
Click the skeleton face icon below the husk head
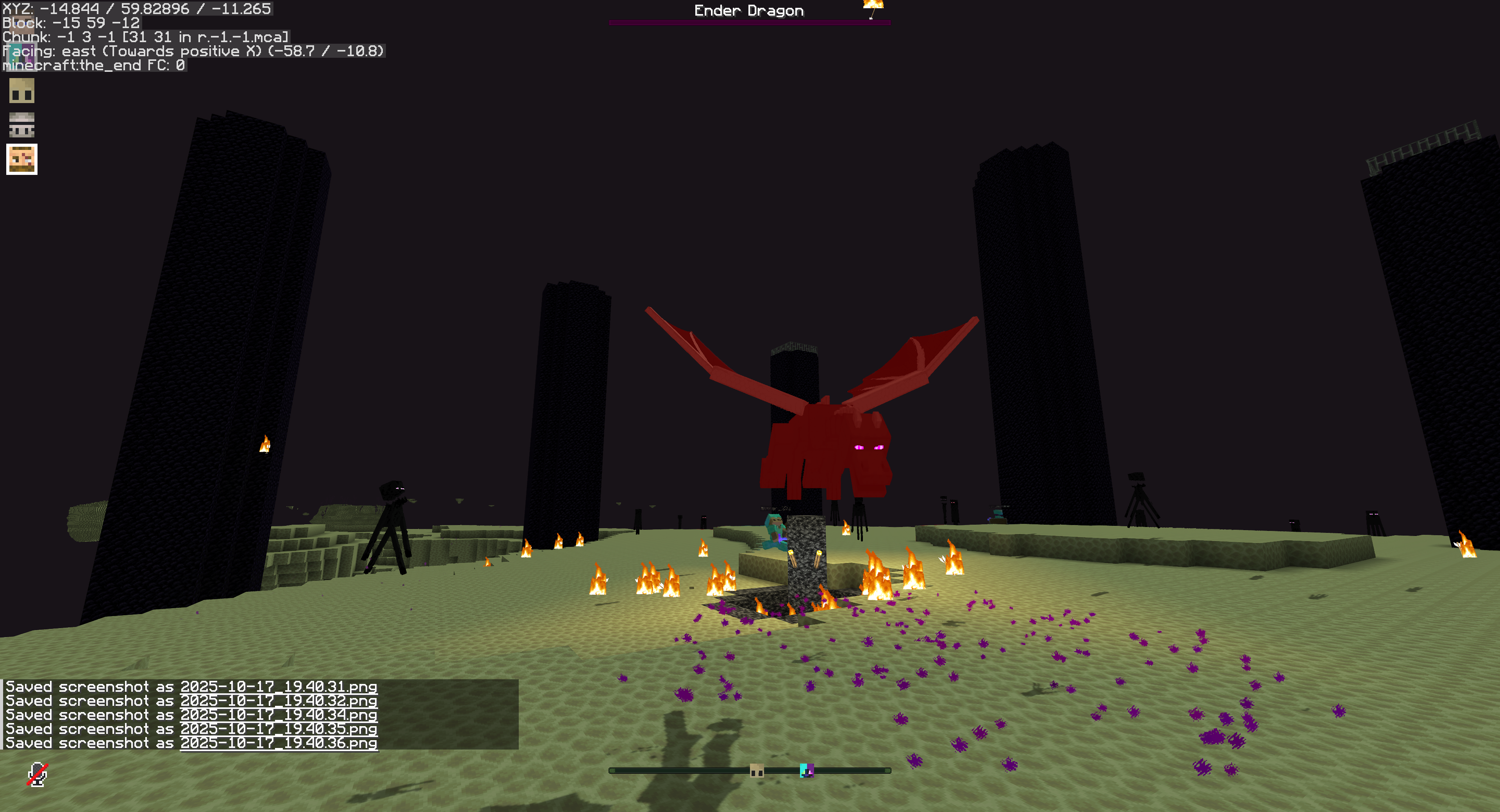22,126
